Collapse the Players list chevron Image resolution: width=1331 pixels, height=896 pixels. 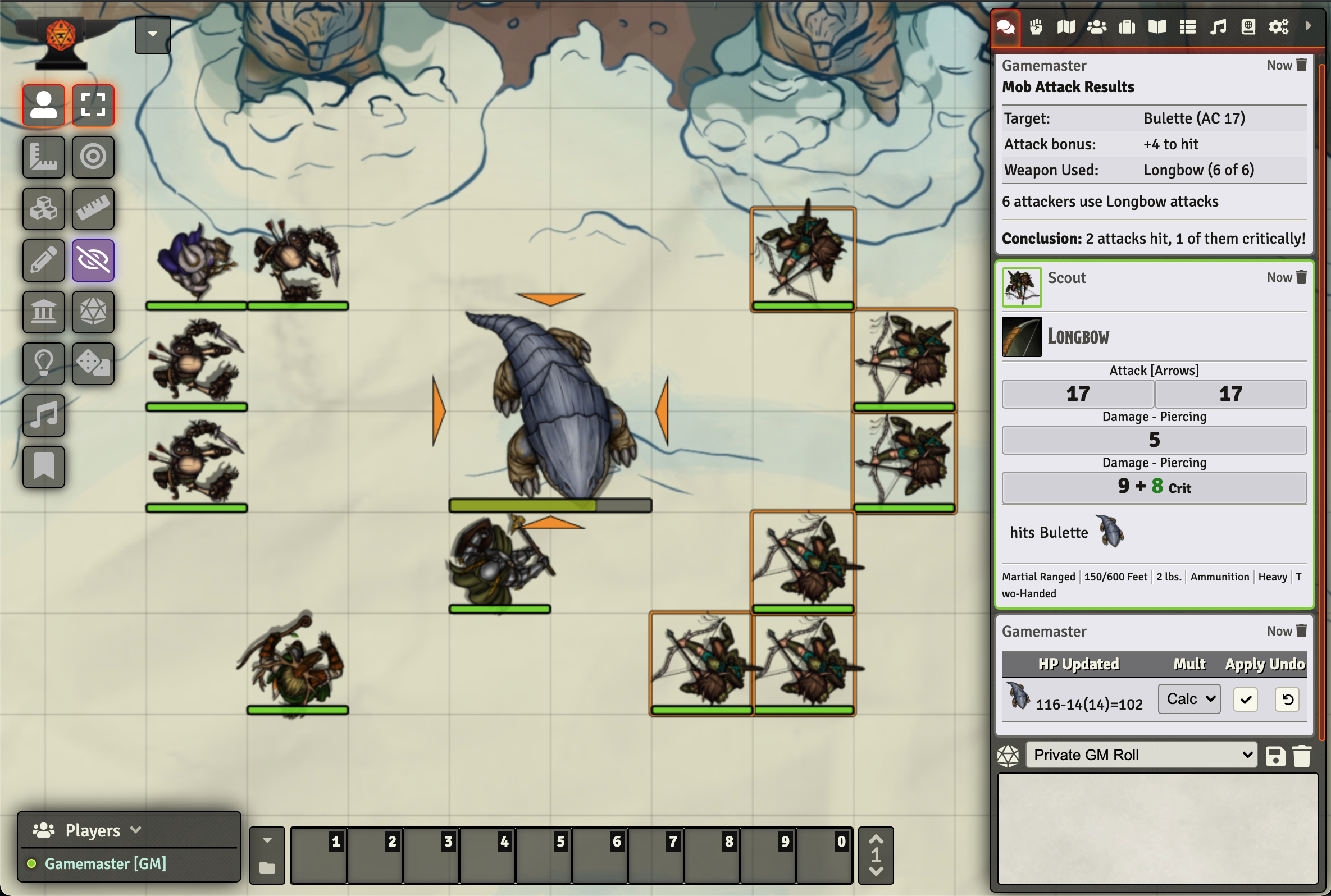tap(136, 830)
